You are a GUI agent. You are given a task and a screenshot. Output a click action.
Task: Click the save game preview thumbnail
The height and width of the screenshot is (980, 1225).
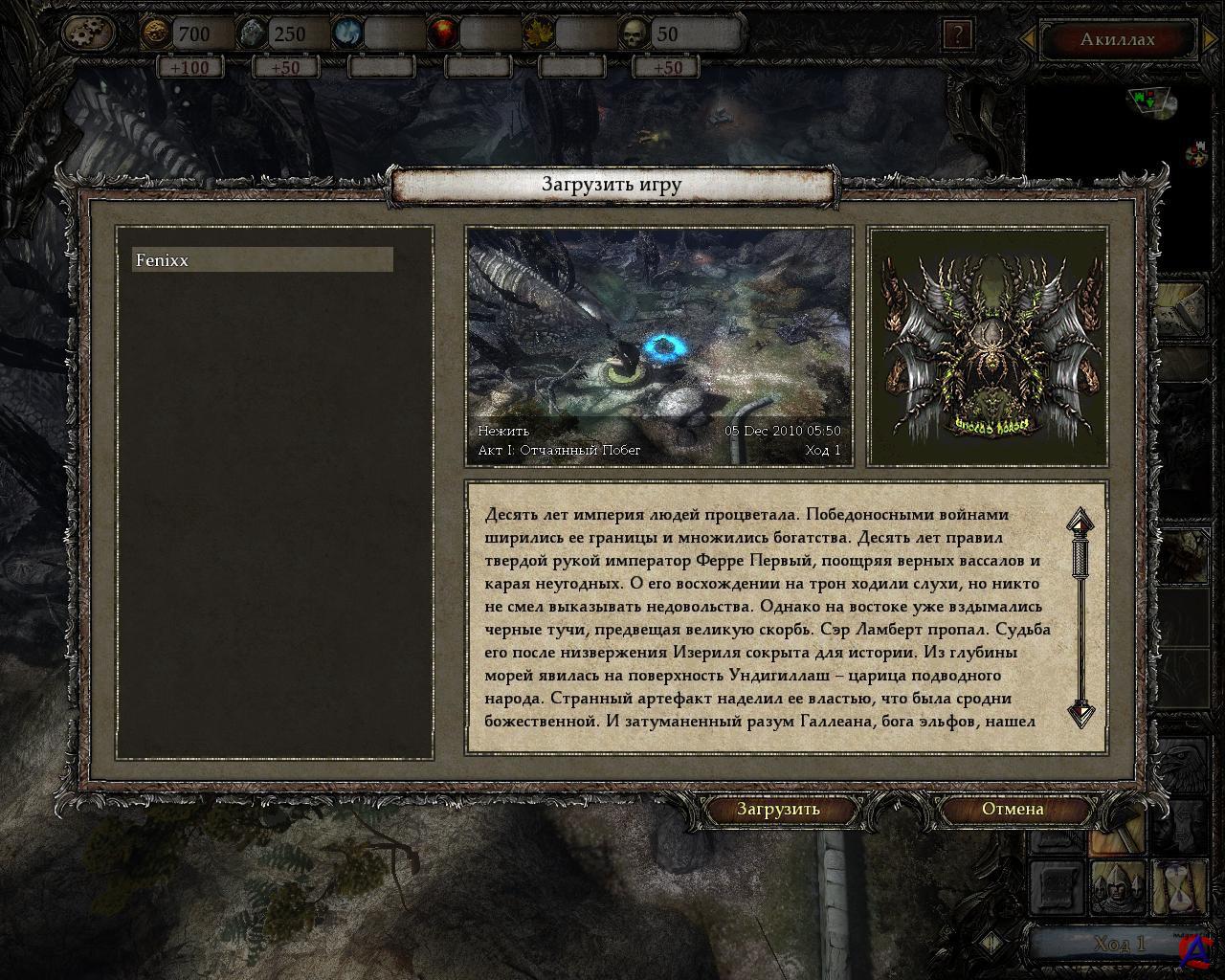[658, 345]
